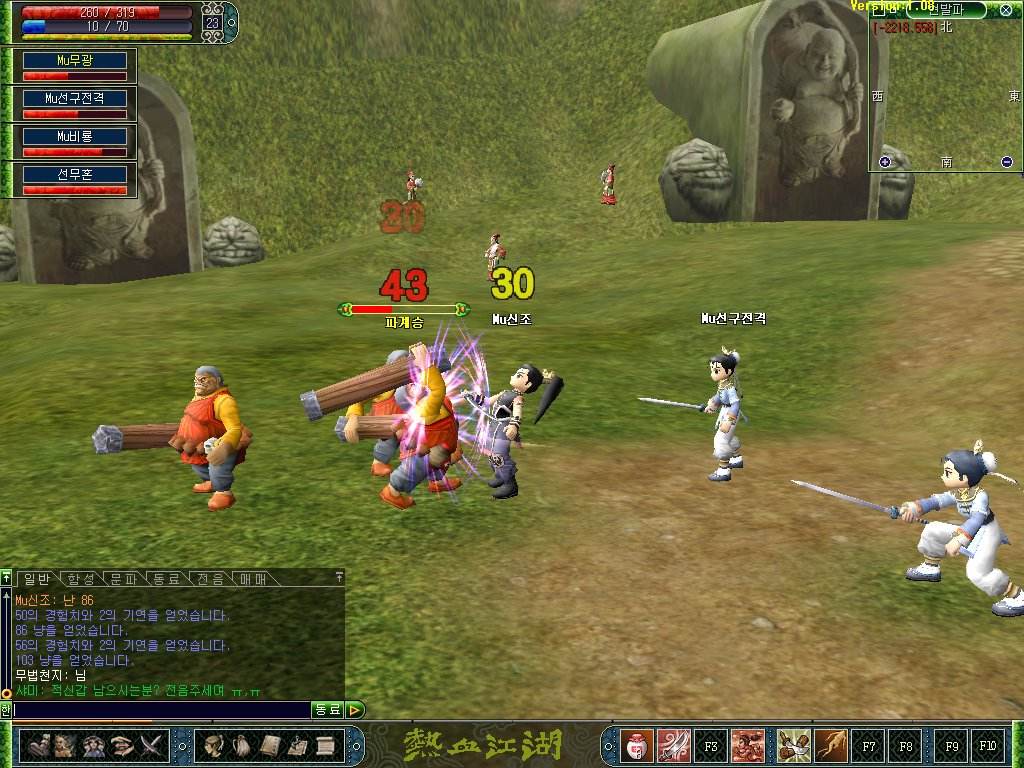1024x768 pixels.
Task: Select party member Mu선구전격 in party list
Action: coord(76,98)
